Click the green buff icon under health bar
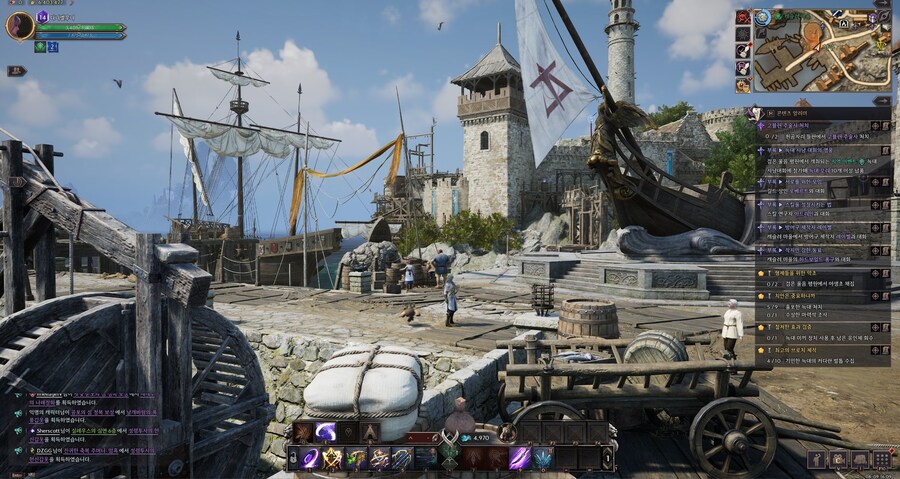This screenshot has width=900, height=479. 40,47
